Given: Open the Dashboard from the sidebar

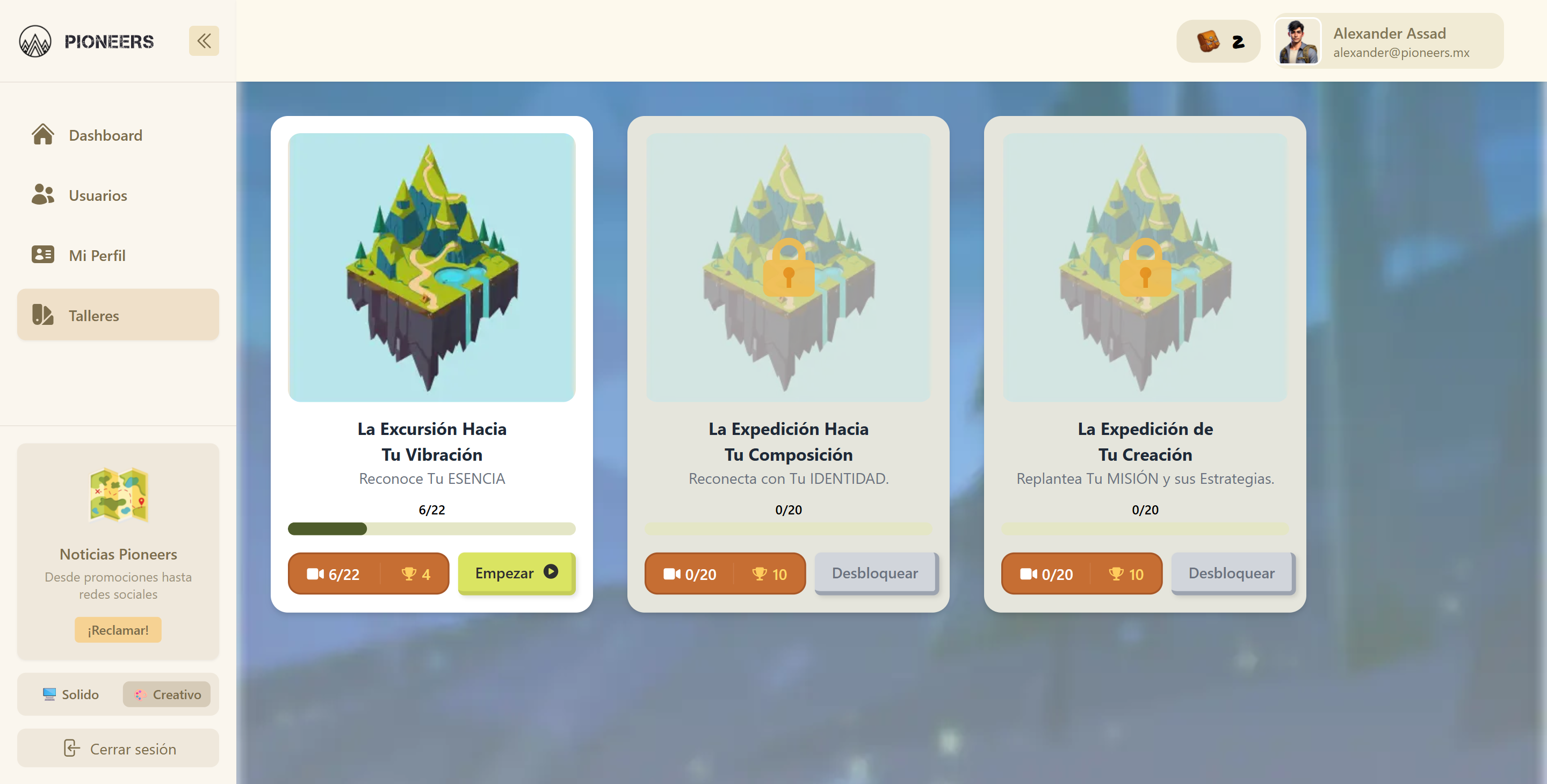Looking at the screenshot, I should pyautogui.click(x=105, y=135).
